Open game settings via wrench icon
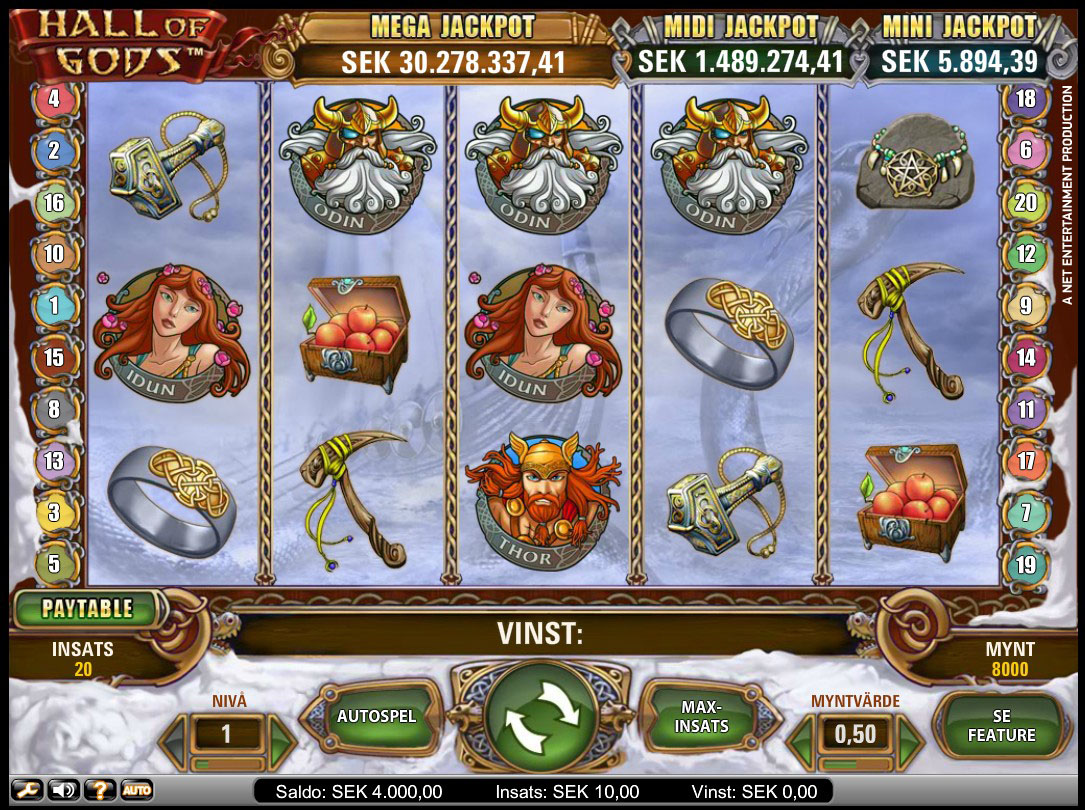Screen dimensions: 1085x810 [28, 790]
